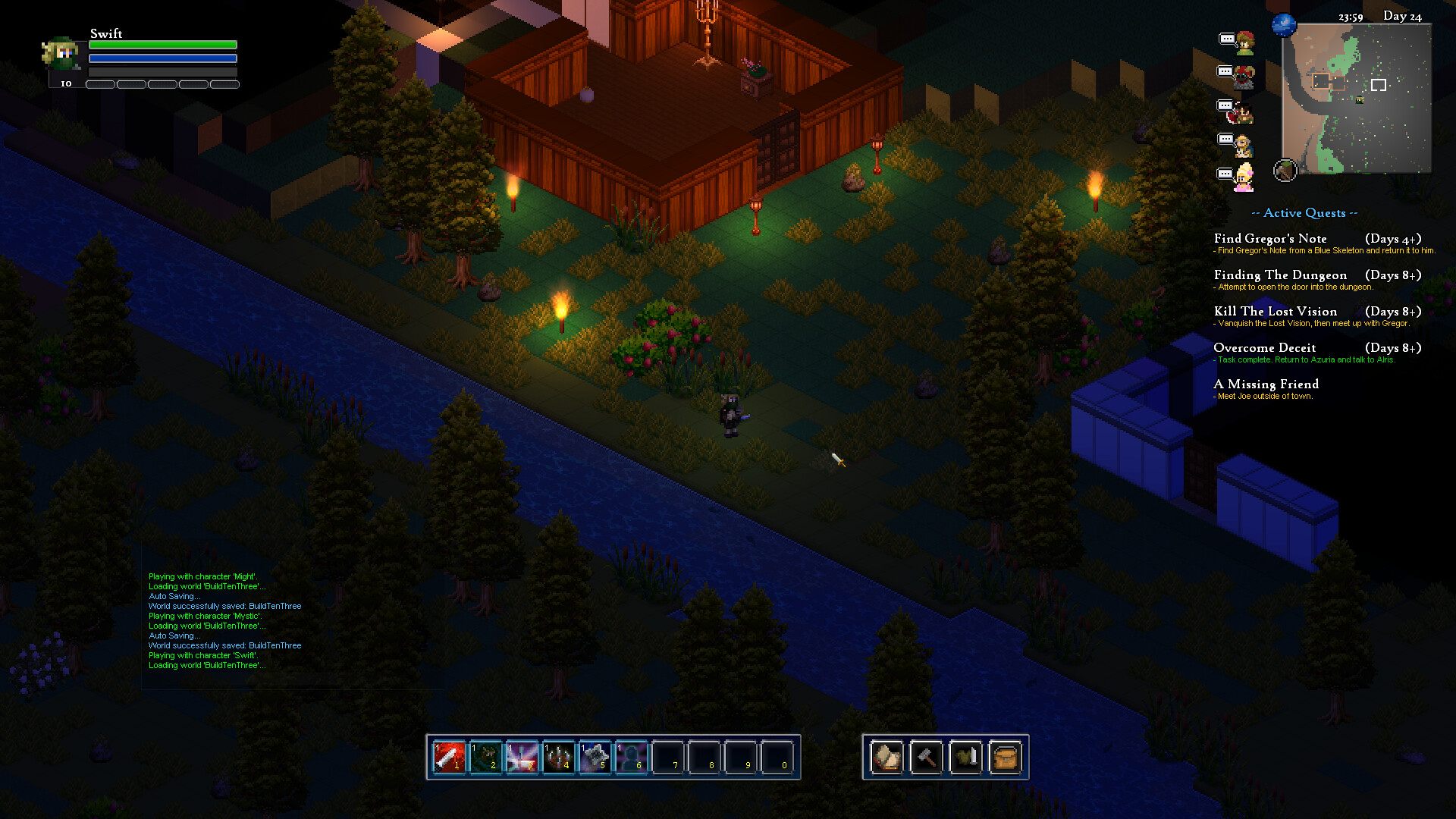Screen dimensions: 1456x819
Task: Select the 'Overcome Deceit' quest title
Action: (x=1264, y=347)
